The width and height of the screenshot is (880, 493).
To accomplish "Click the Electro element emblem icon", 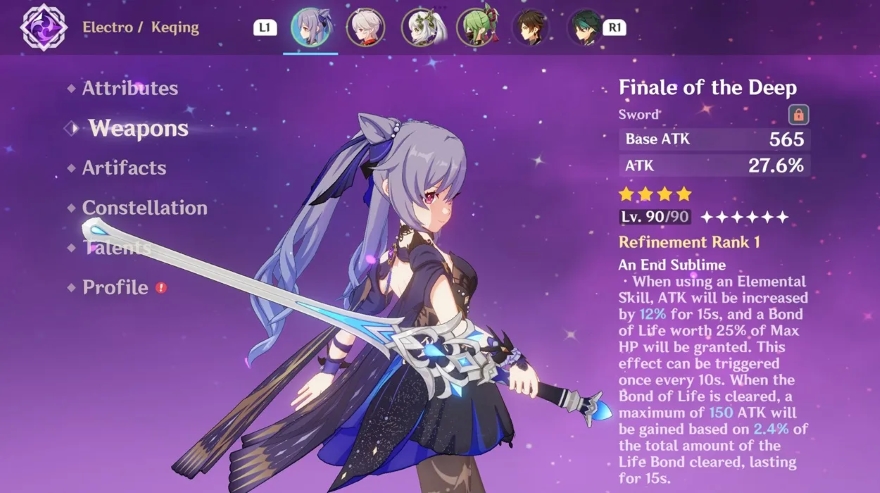I will pos(43,27).
